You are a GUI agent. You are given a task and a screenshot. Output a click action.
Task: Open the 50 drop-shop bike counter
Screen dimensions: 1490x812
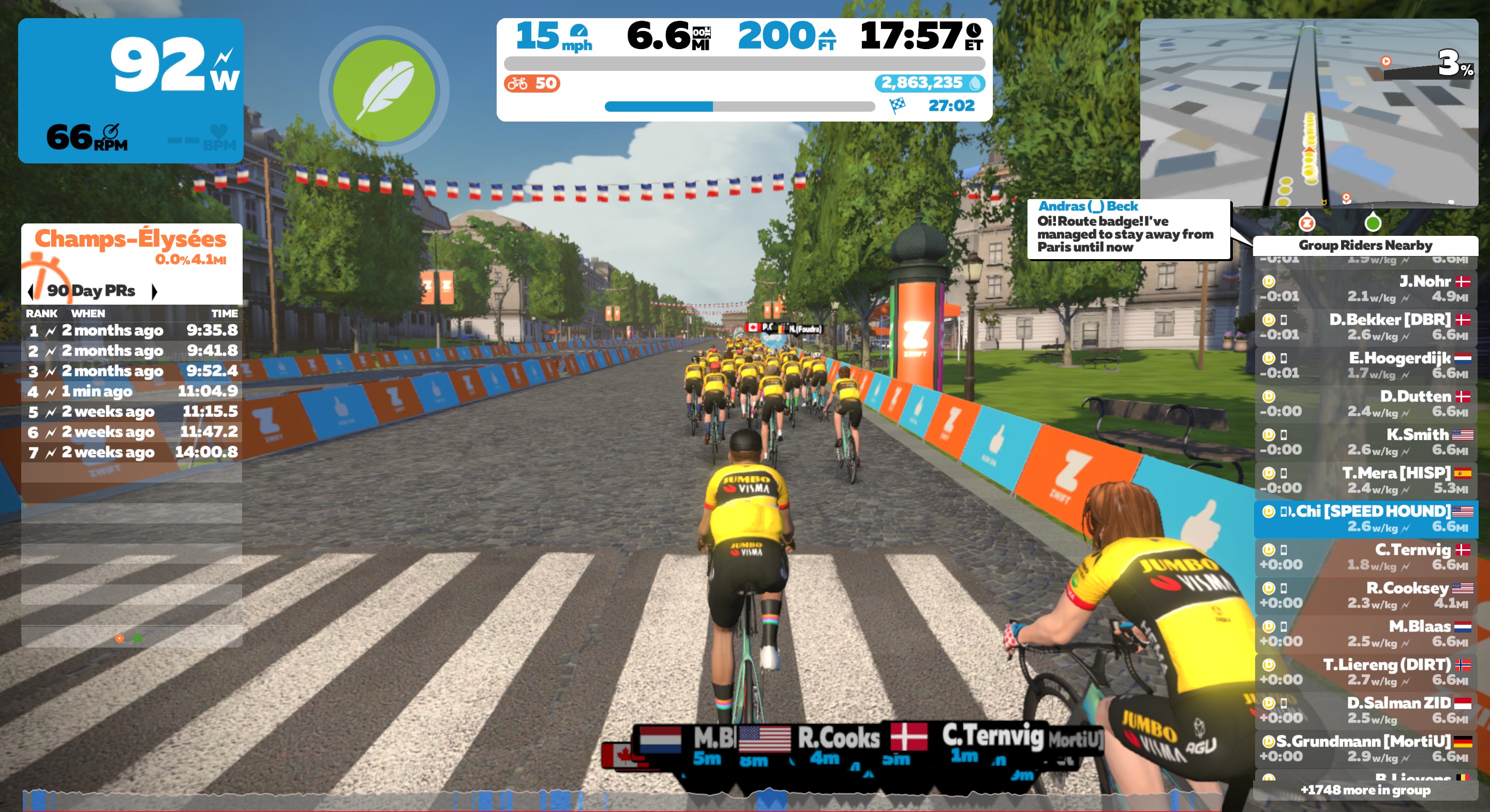[531, 83]
